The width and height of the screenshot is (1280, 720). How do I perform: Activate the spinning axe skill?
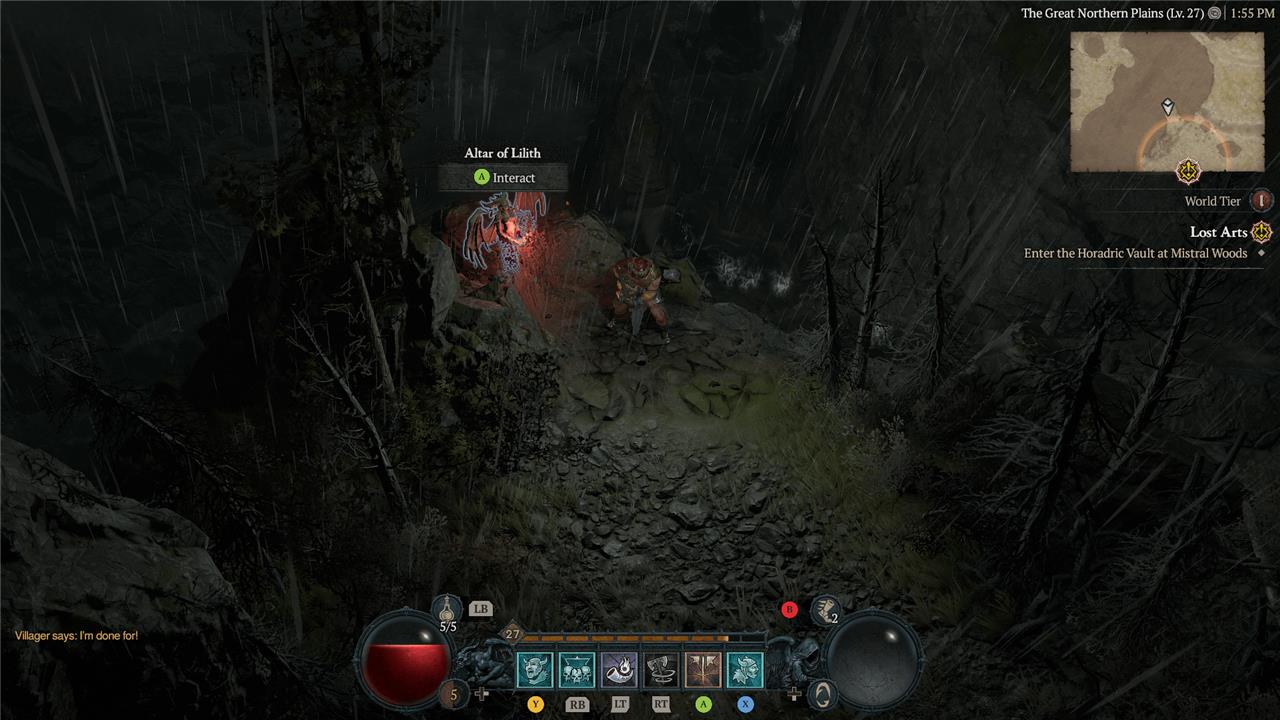click(661, 670)
